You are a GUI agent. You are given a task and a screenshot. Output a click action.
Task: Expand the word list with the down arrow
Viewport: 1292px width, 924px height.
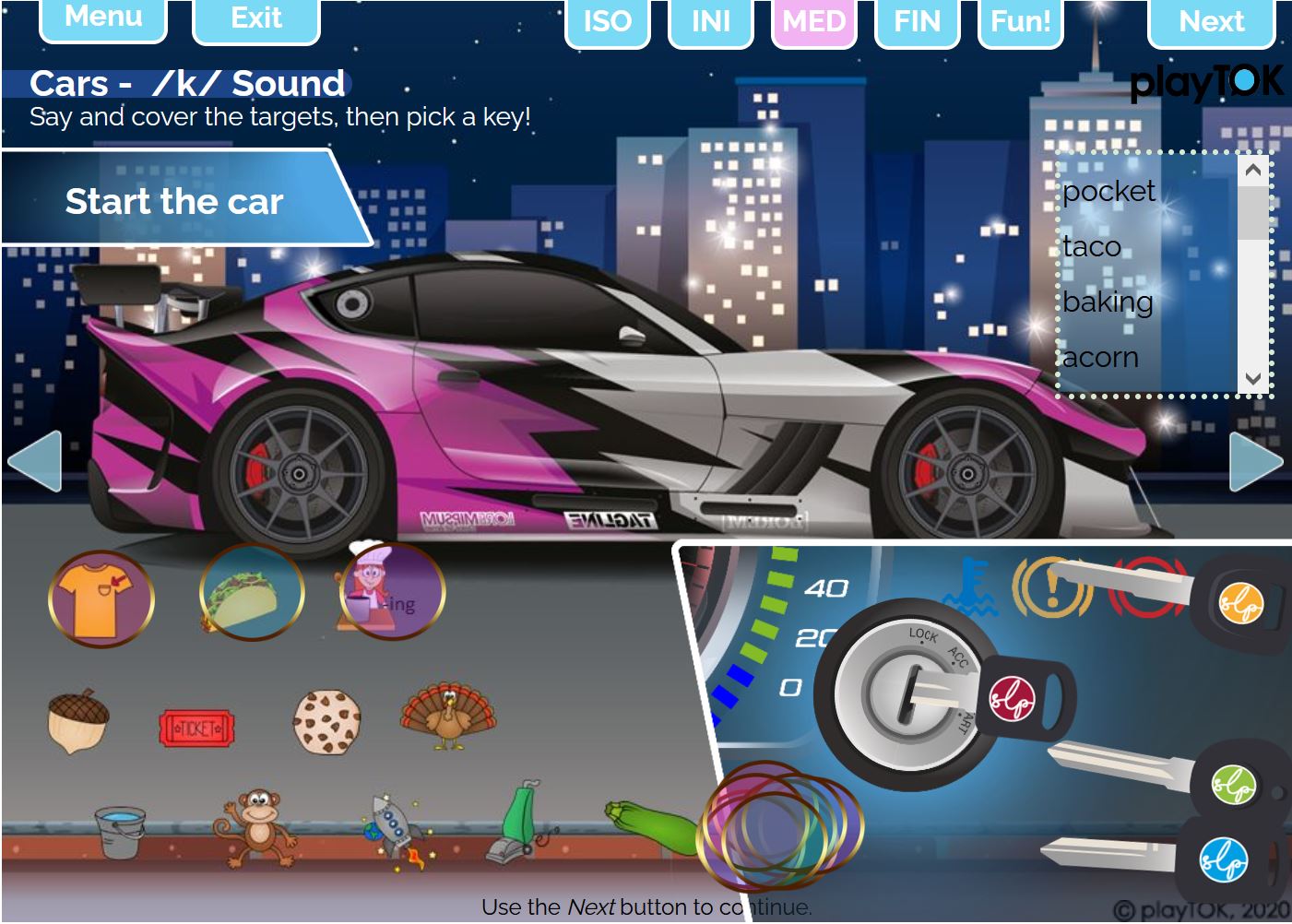[x=1252, y=378]
